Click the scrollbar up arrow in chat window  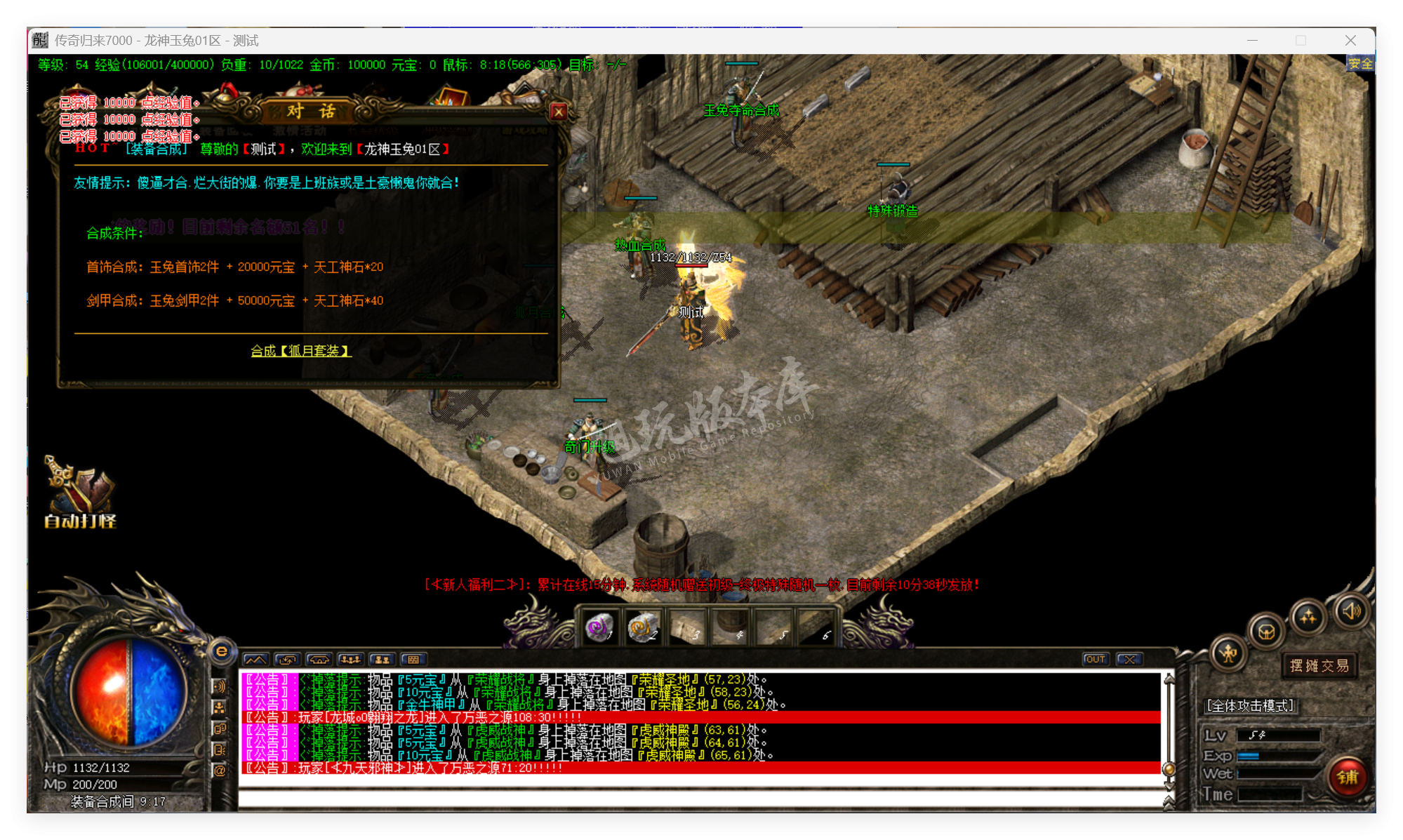pyautogui.click(x=1168, y=678)
